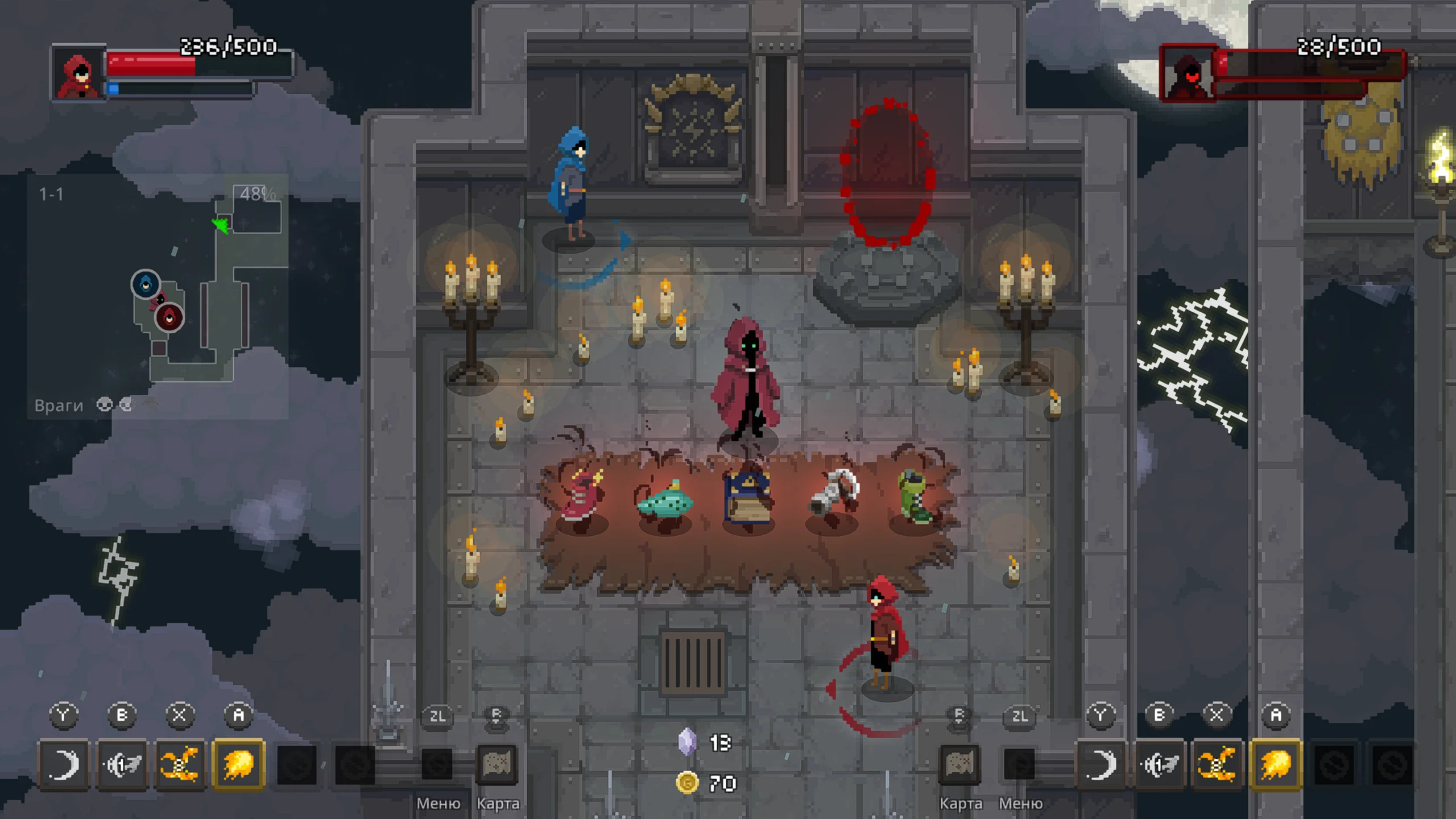
Task: Open player two's Карта map icon
Action: (x=959, y=764)
